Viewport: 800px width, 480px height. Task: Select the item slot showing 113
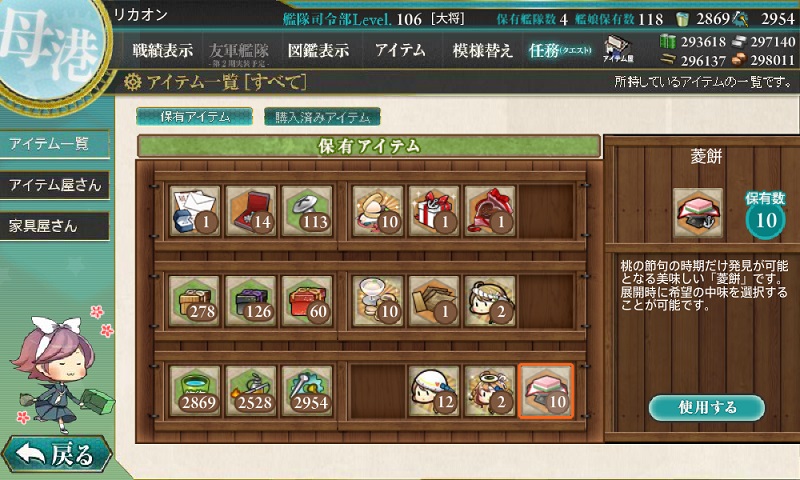[307, 211]
